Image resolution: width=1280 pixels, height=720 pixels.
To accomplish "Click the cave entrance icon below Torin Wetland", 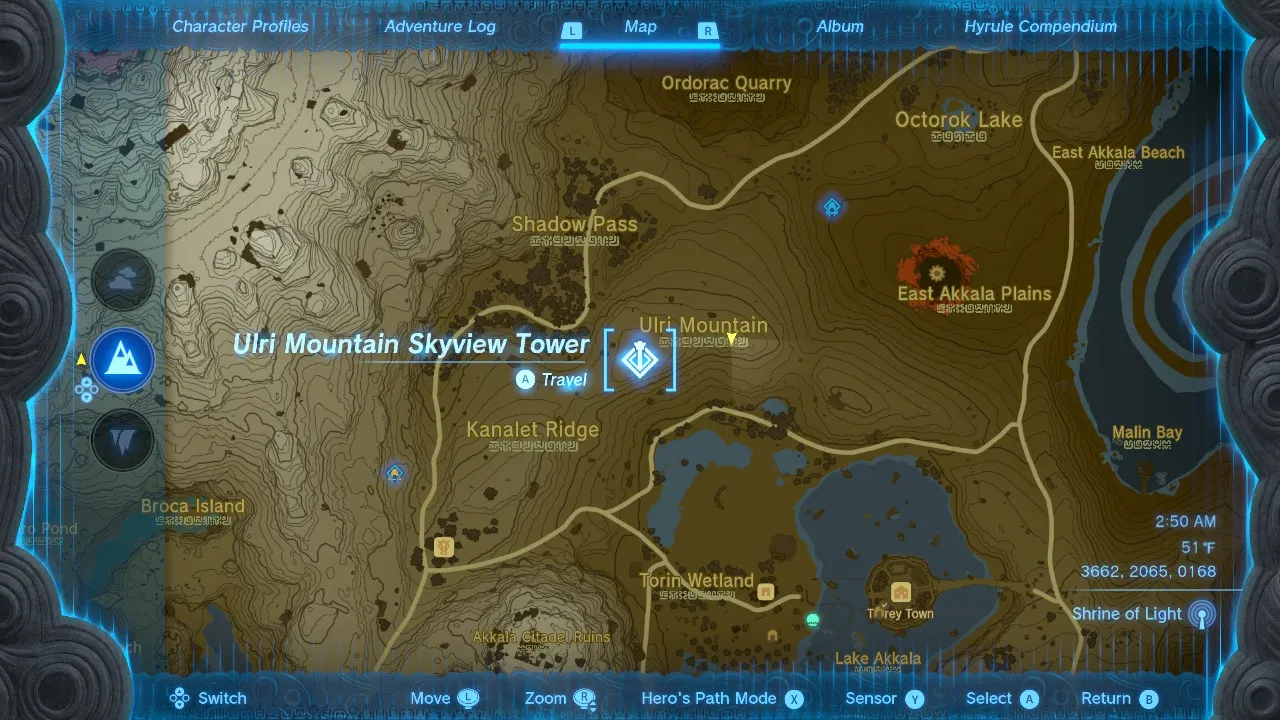I will pyautogui.click(x=772, y=635).
